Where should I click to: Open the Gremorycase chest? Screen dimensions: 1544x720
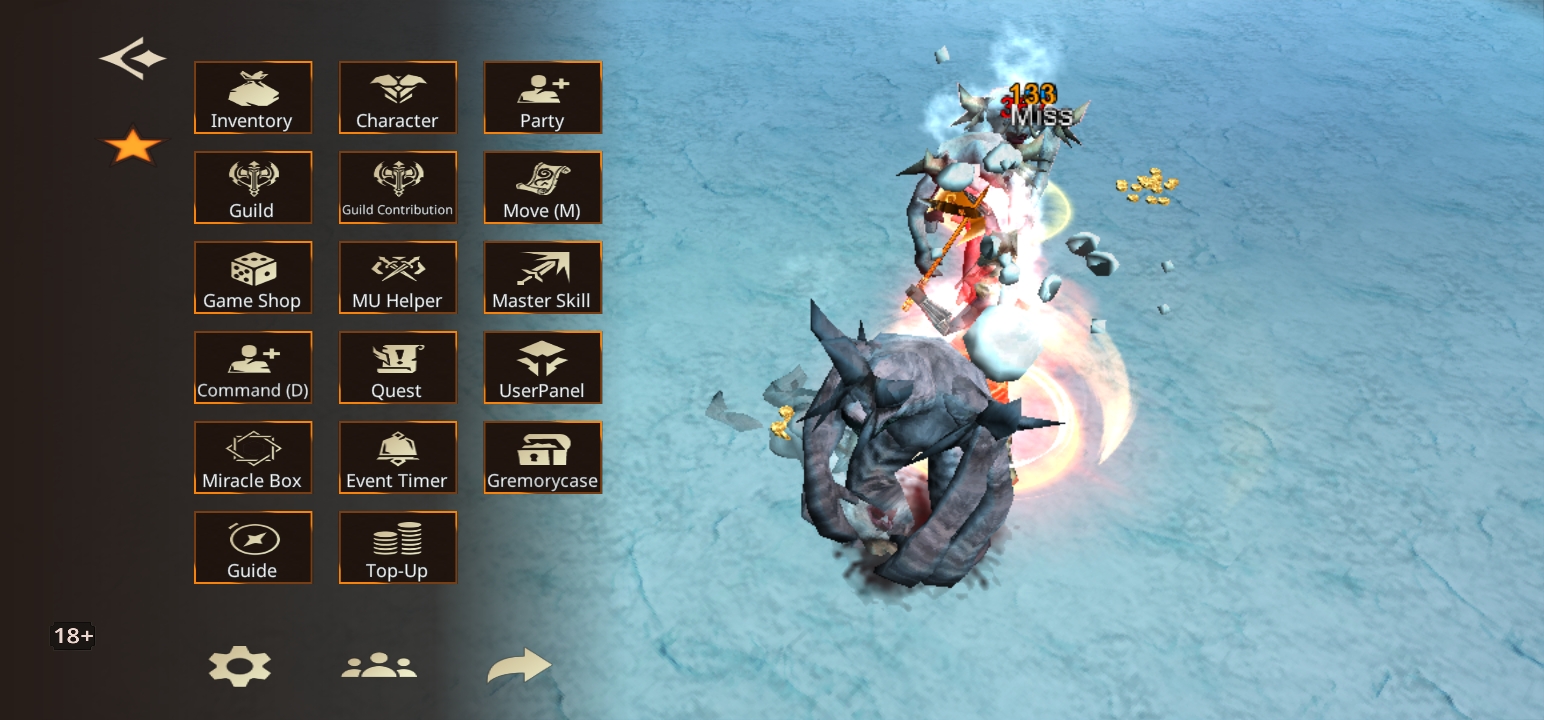pyautogui.click(x=542, y=457)
